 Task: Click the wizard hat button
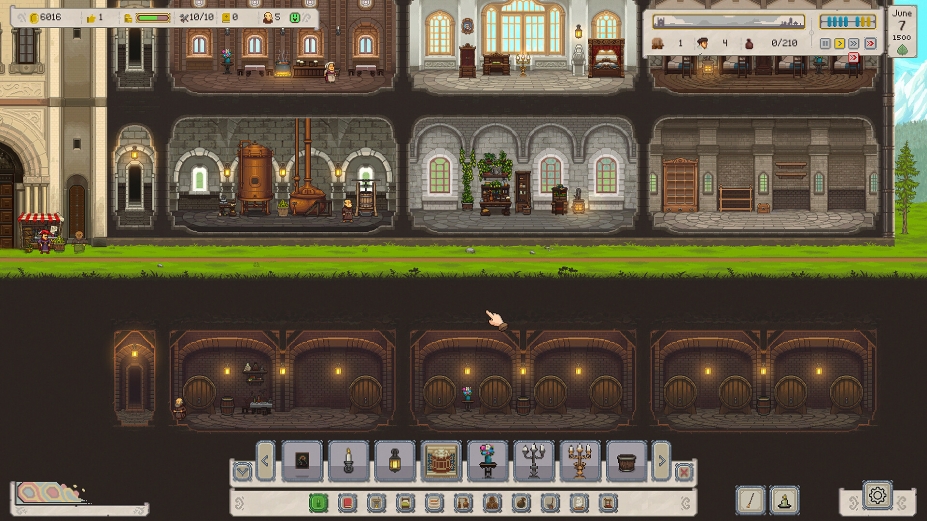click(x=785, y=500)
